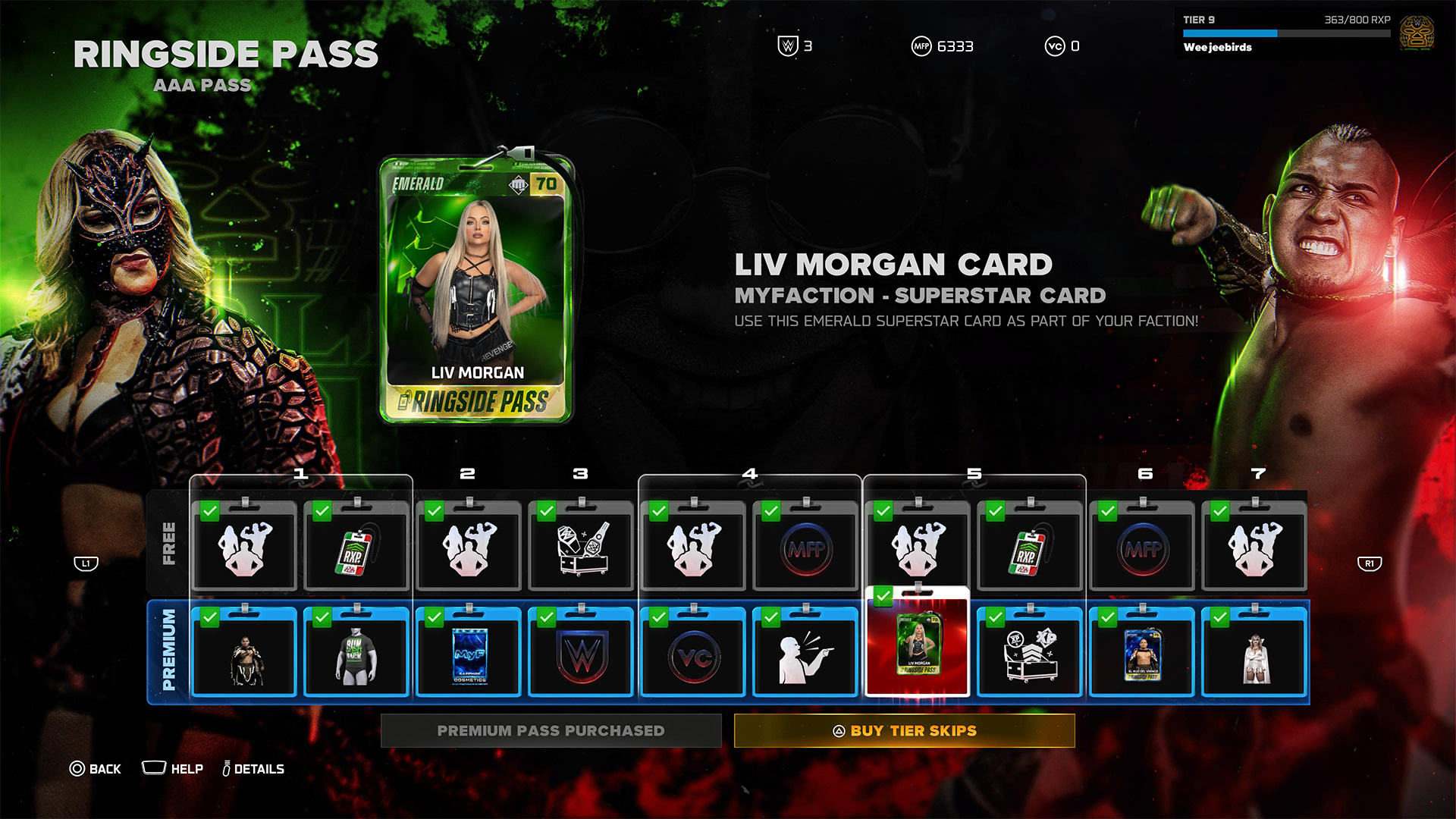
Task: Select the tier 4 free MFP reward
Action: point(805,548)
